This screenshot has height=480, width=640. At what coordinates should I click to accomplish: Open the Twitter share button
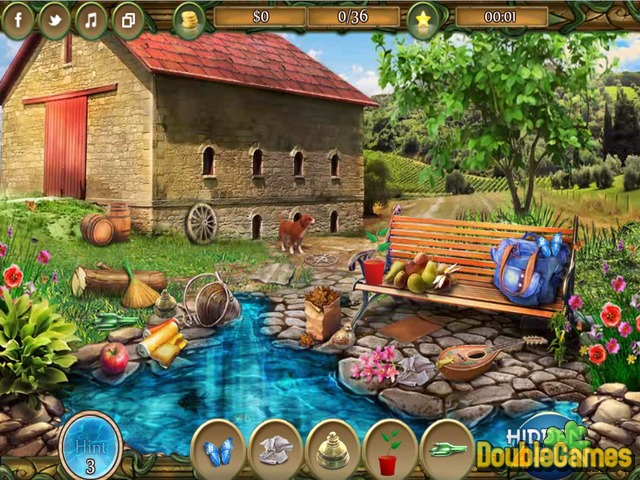click(x=55, y=19)
